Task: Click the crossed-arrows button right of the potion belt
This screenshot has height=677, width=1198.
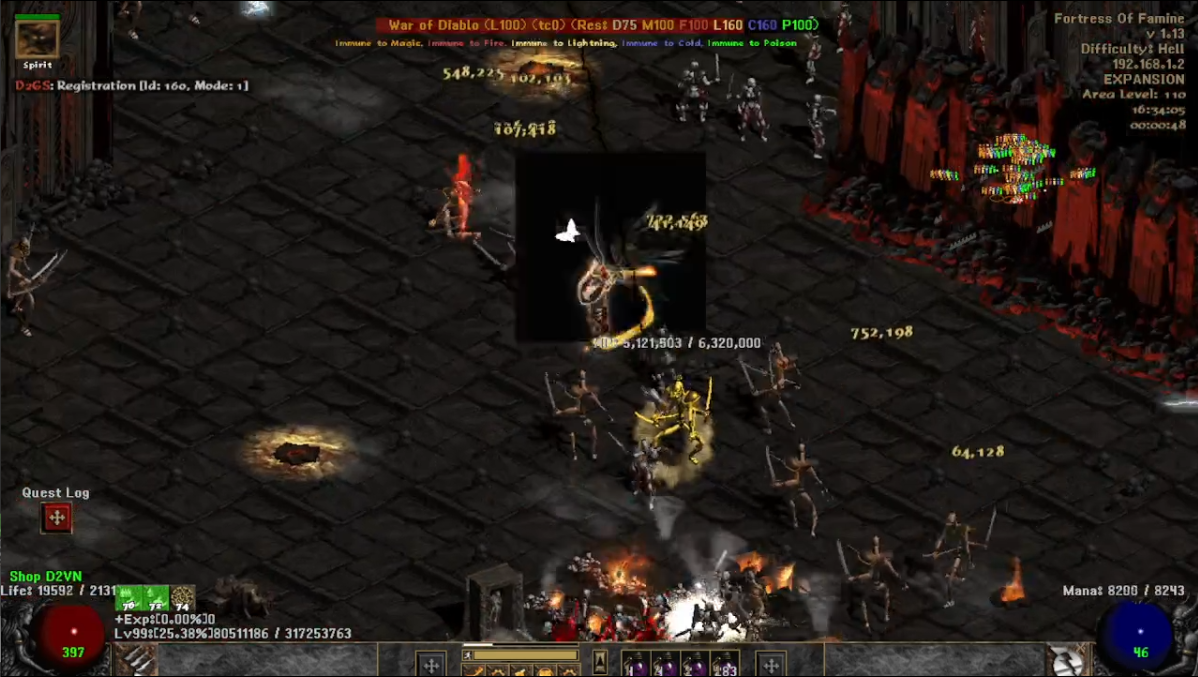Action: [771, 664]
